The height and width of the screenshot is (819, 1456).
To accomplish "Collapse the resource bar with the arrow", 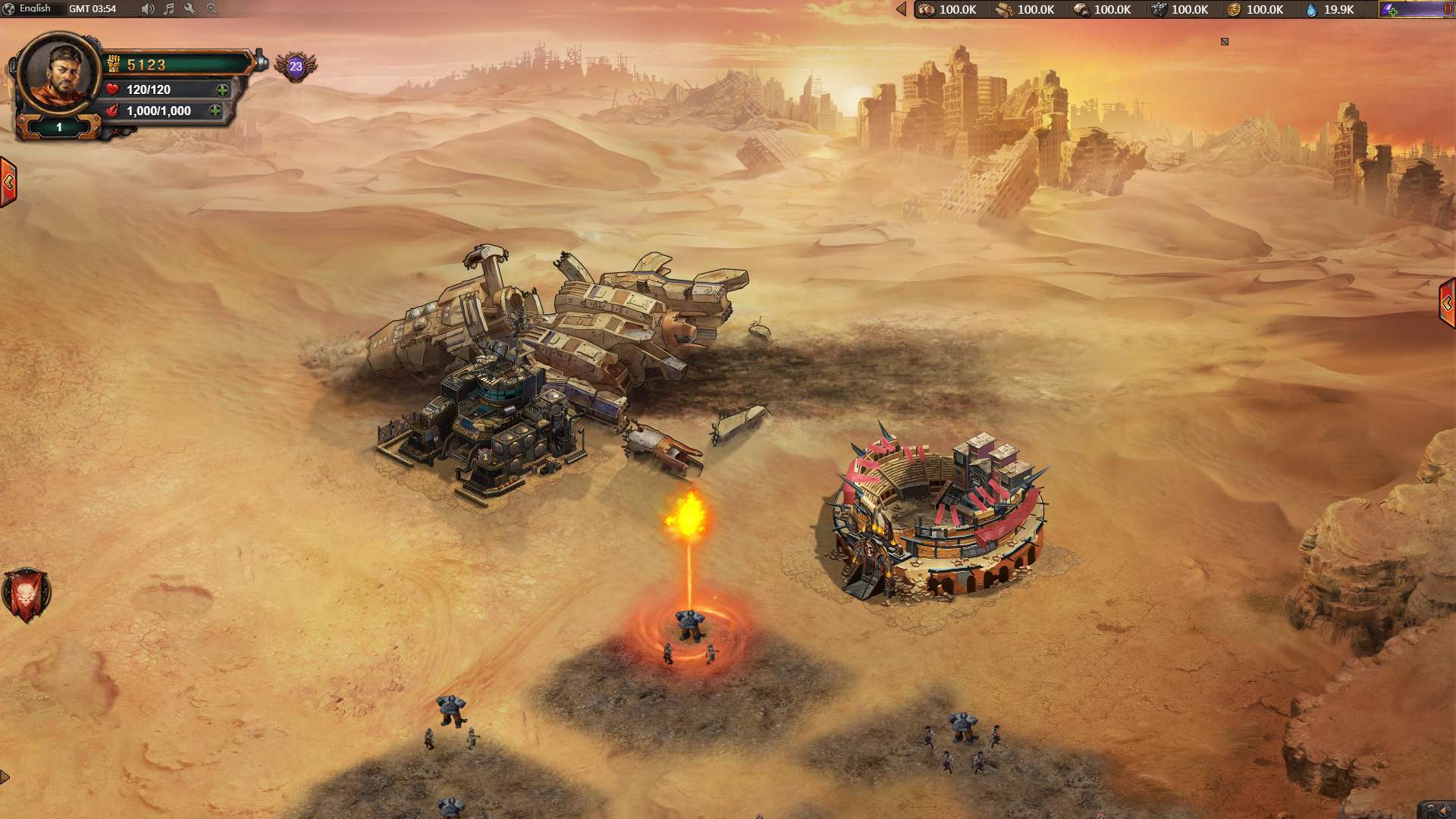I will click(x=901, y=9).
